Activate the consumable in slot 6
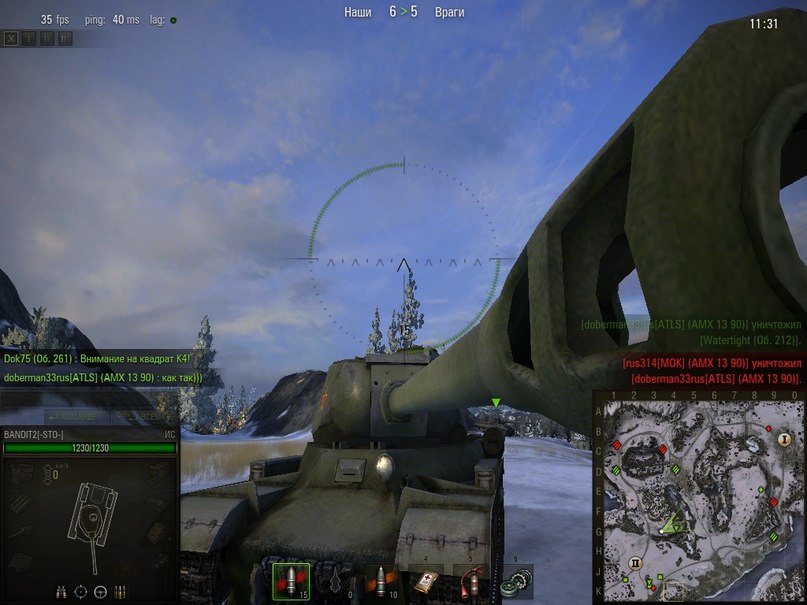Screen dimensions: 807x605 tap(517, 579)
